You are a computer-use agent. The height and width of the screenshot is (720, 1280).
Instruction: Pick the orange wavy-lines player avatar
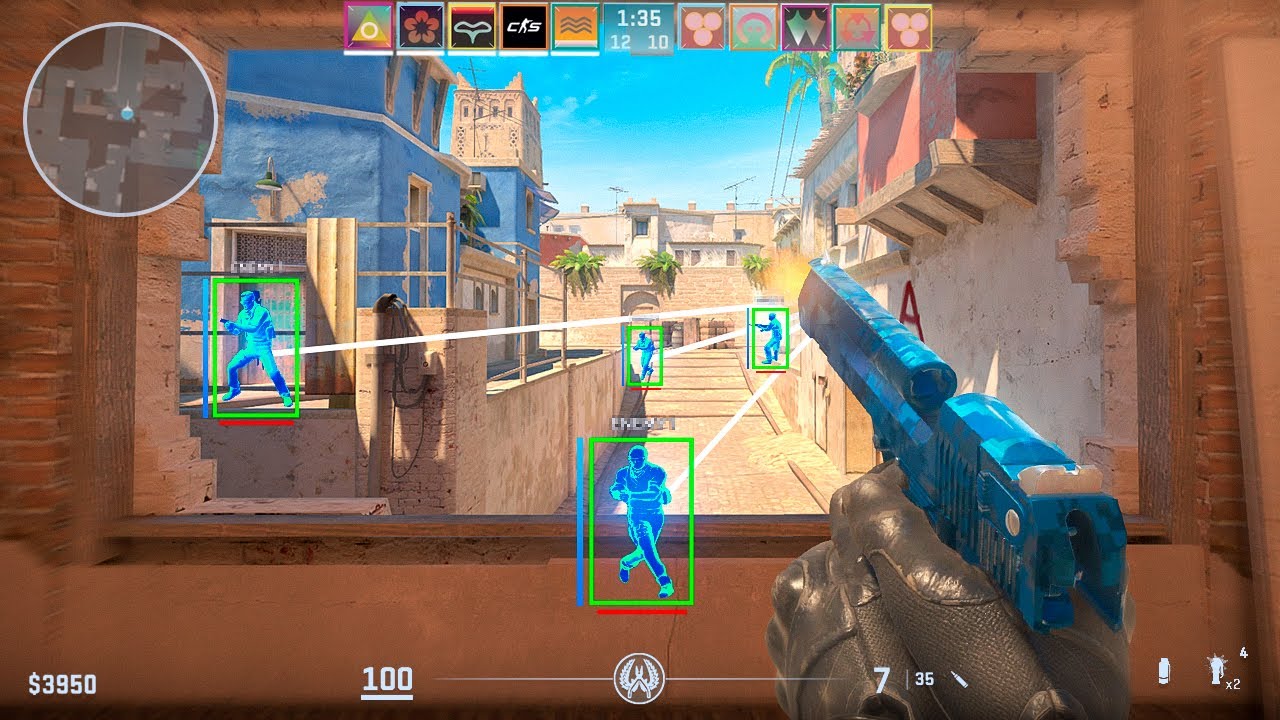pyautogui.click(x=574, y=27)
